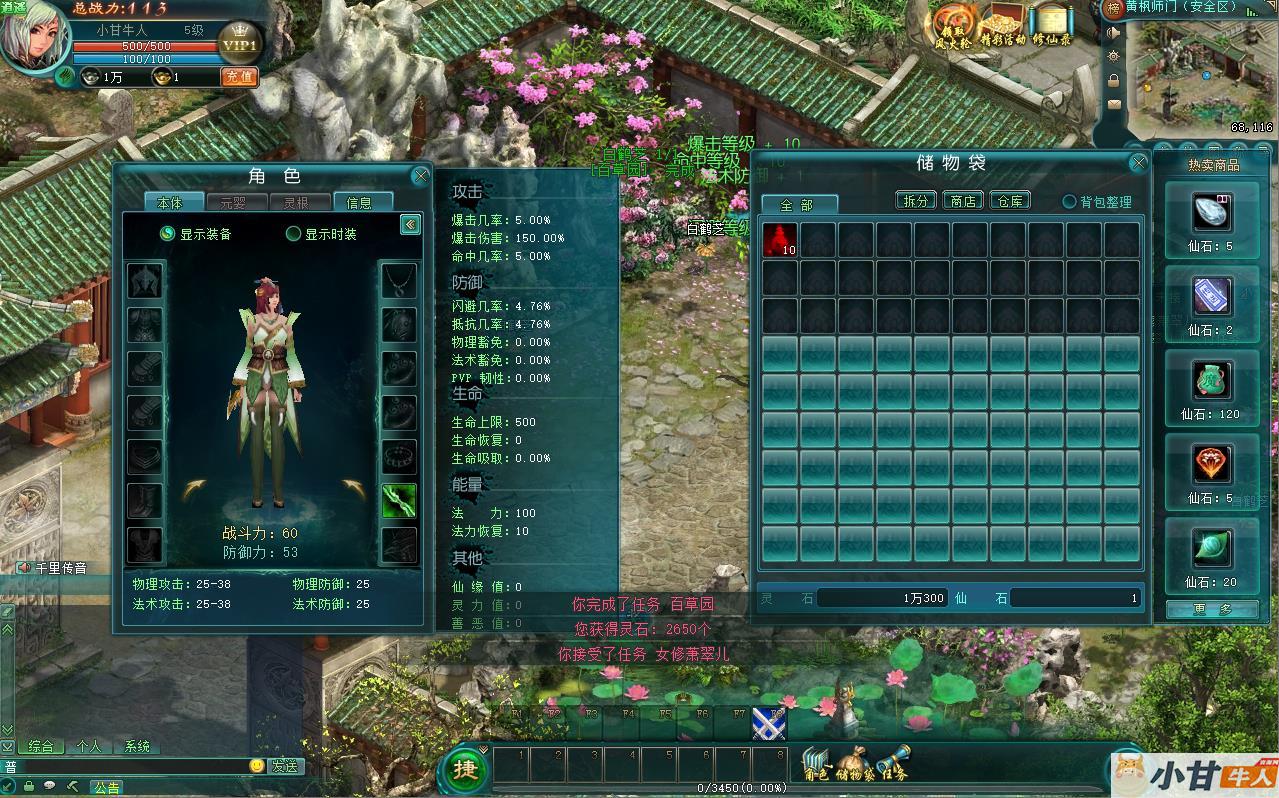The image size is (1279, 798).
Task: Click the 更多 more button
Action: [1211, 608]
